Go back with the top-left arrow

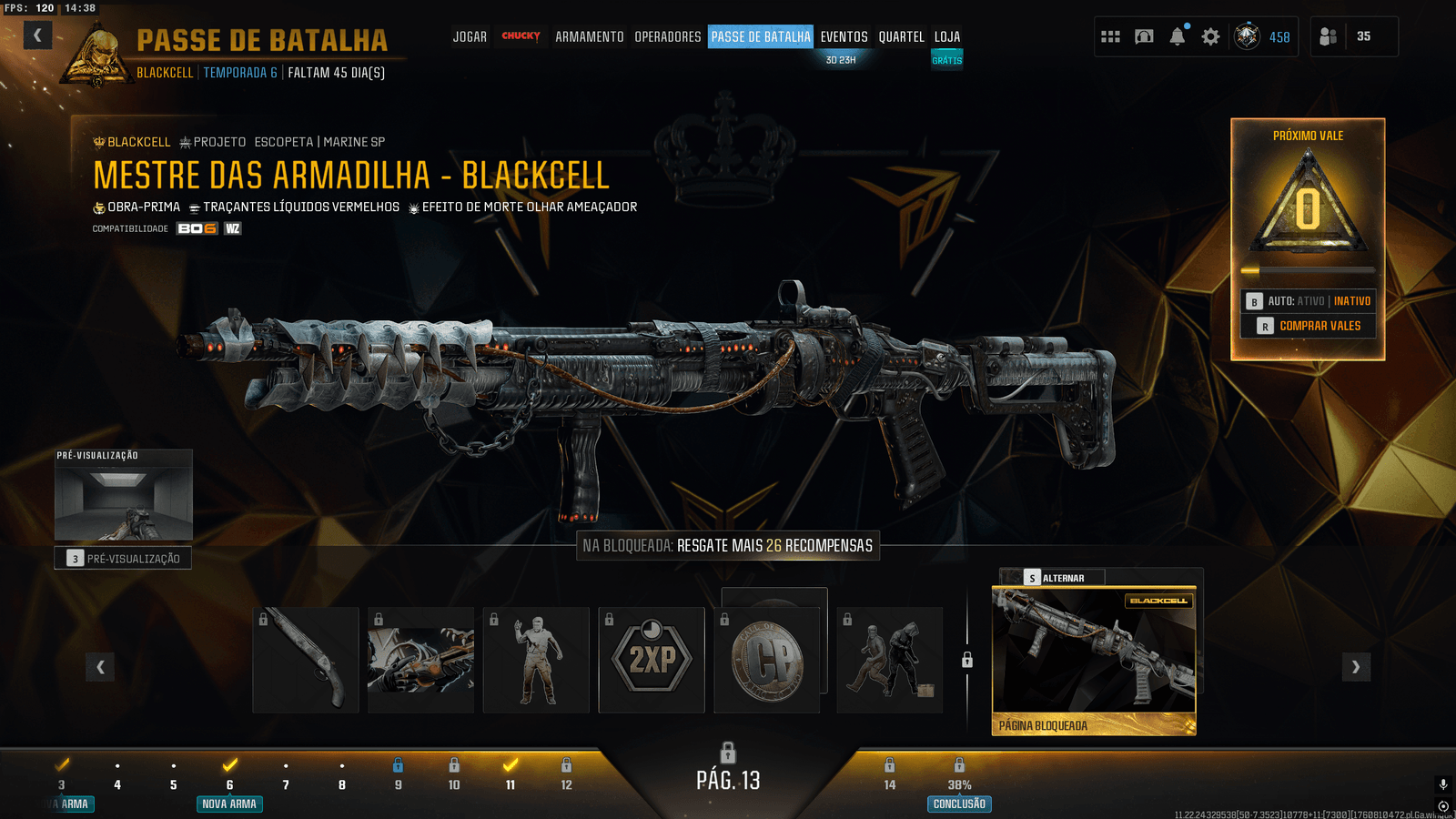coord(37,35)
